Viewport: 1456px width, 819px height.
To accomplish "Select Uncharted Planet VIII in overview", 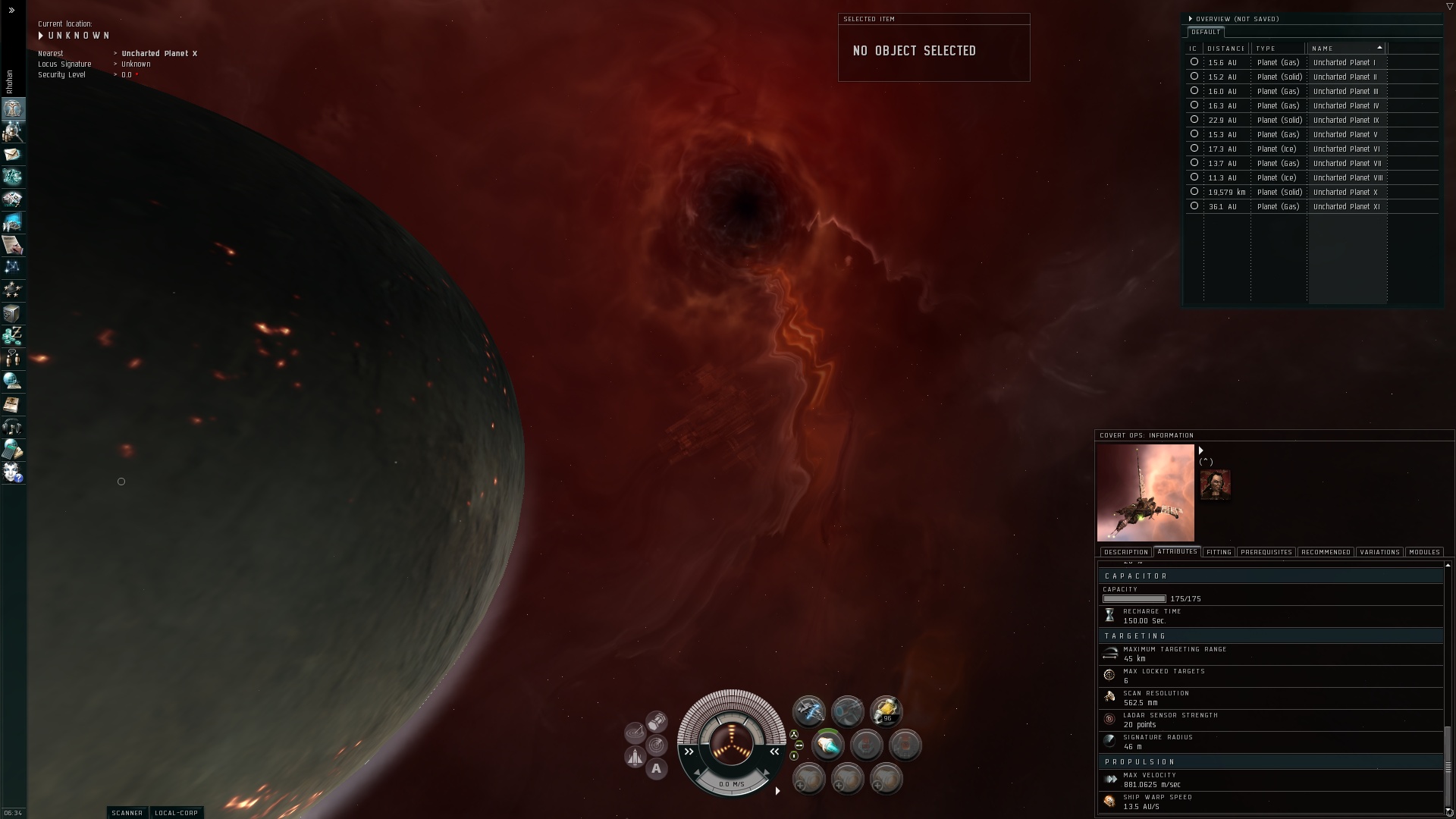I will point(1348,178).
